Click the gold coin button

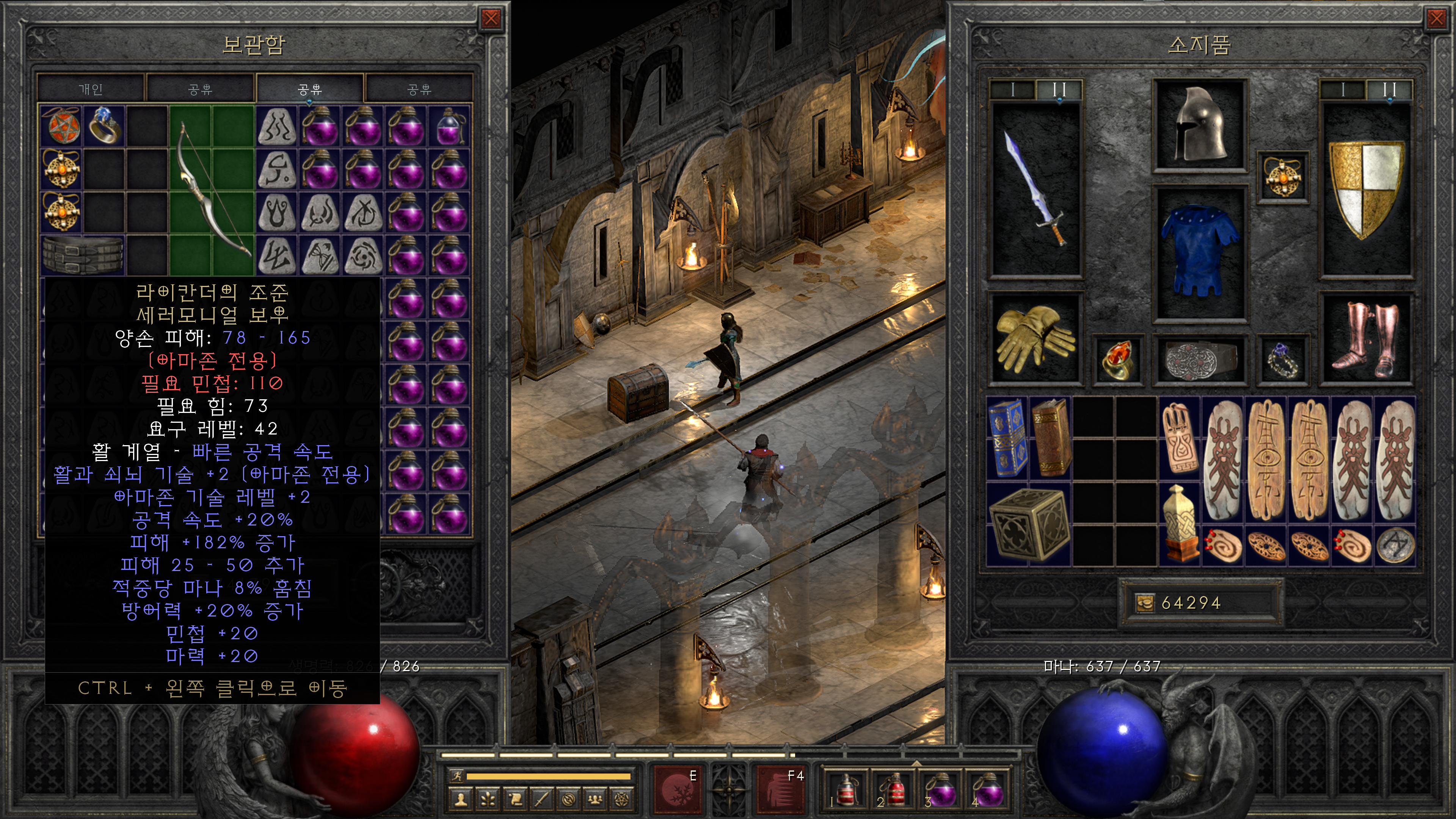1145,603
